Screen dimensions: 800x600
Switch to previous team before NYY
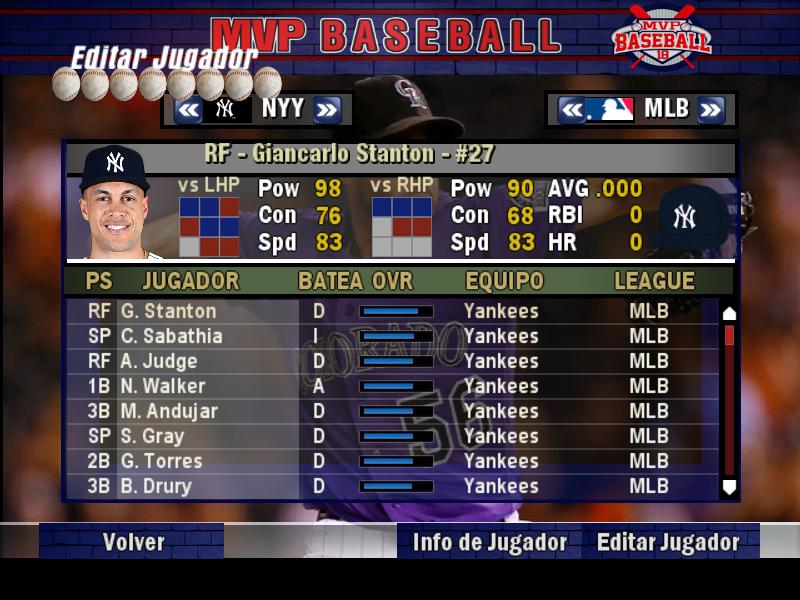click(188, 109)
